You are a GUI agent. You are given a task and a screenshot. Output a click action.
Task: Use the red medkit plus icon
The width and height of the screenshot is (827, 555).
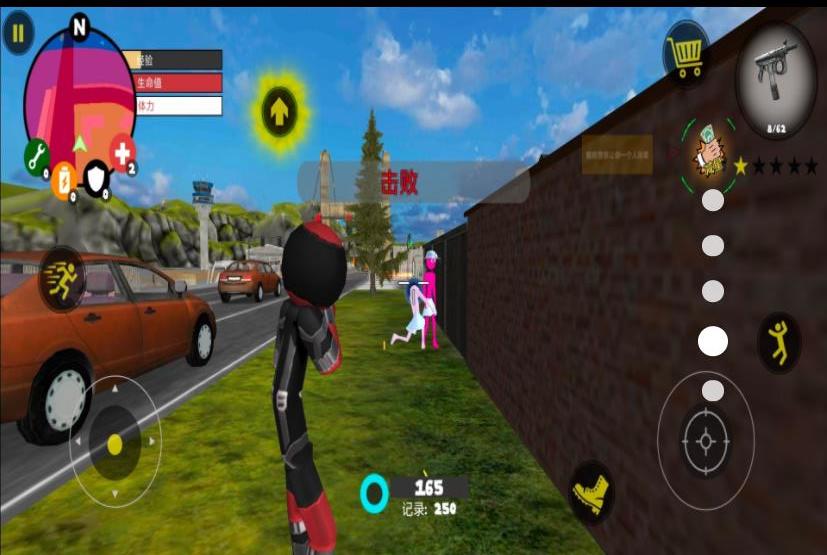point(123,153)
